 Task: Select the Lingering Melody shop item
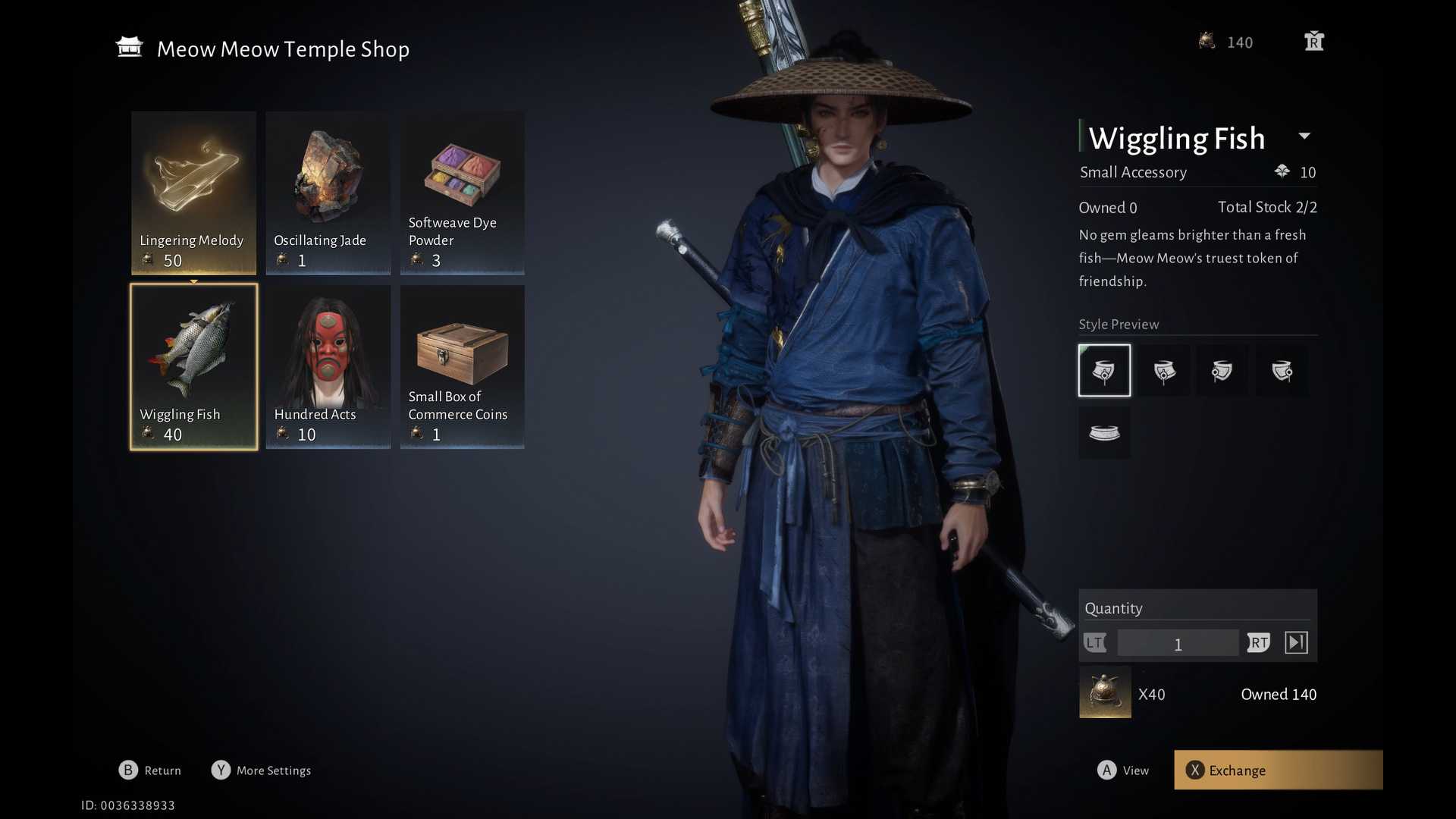click(193, 193)
